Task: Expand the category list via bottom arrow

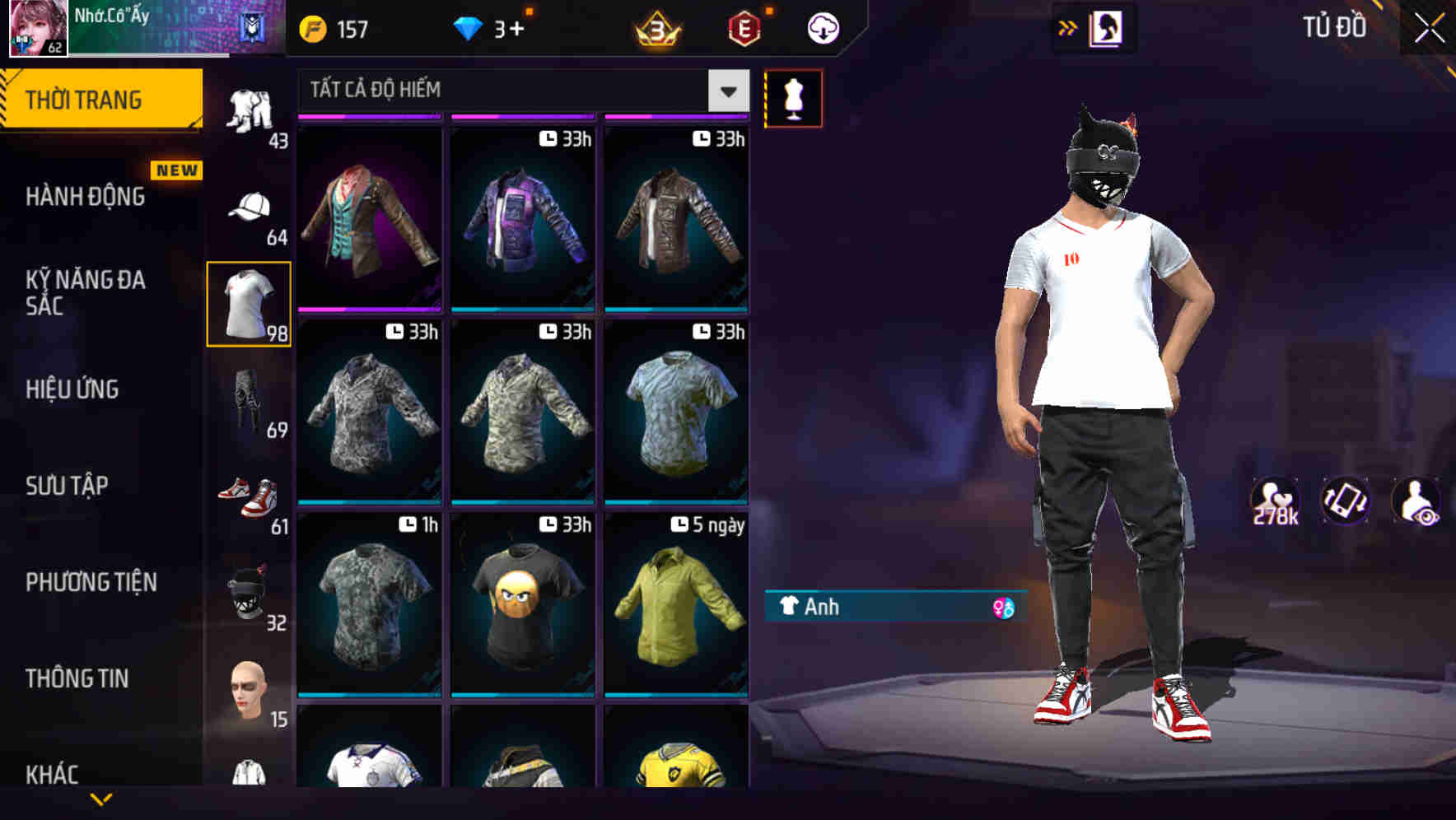Action: click(x=103, y=800)
